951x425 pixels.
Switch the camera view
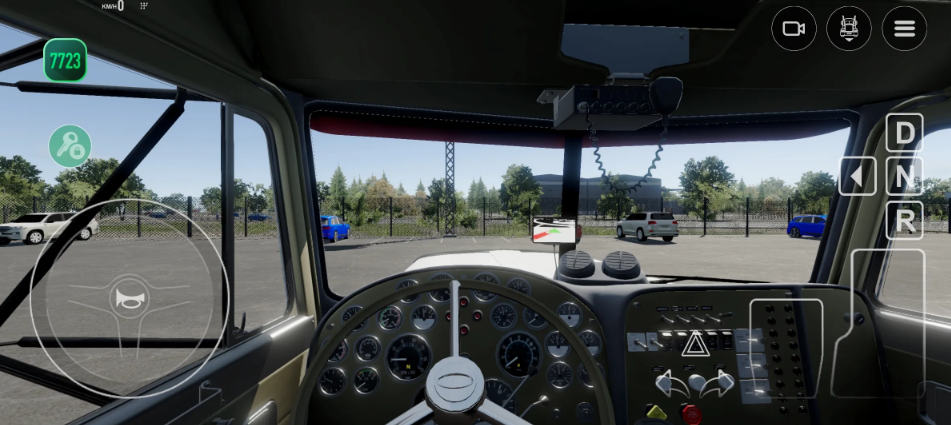[794, 28]
